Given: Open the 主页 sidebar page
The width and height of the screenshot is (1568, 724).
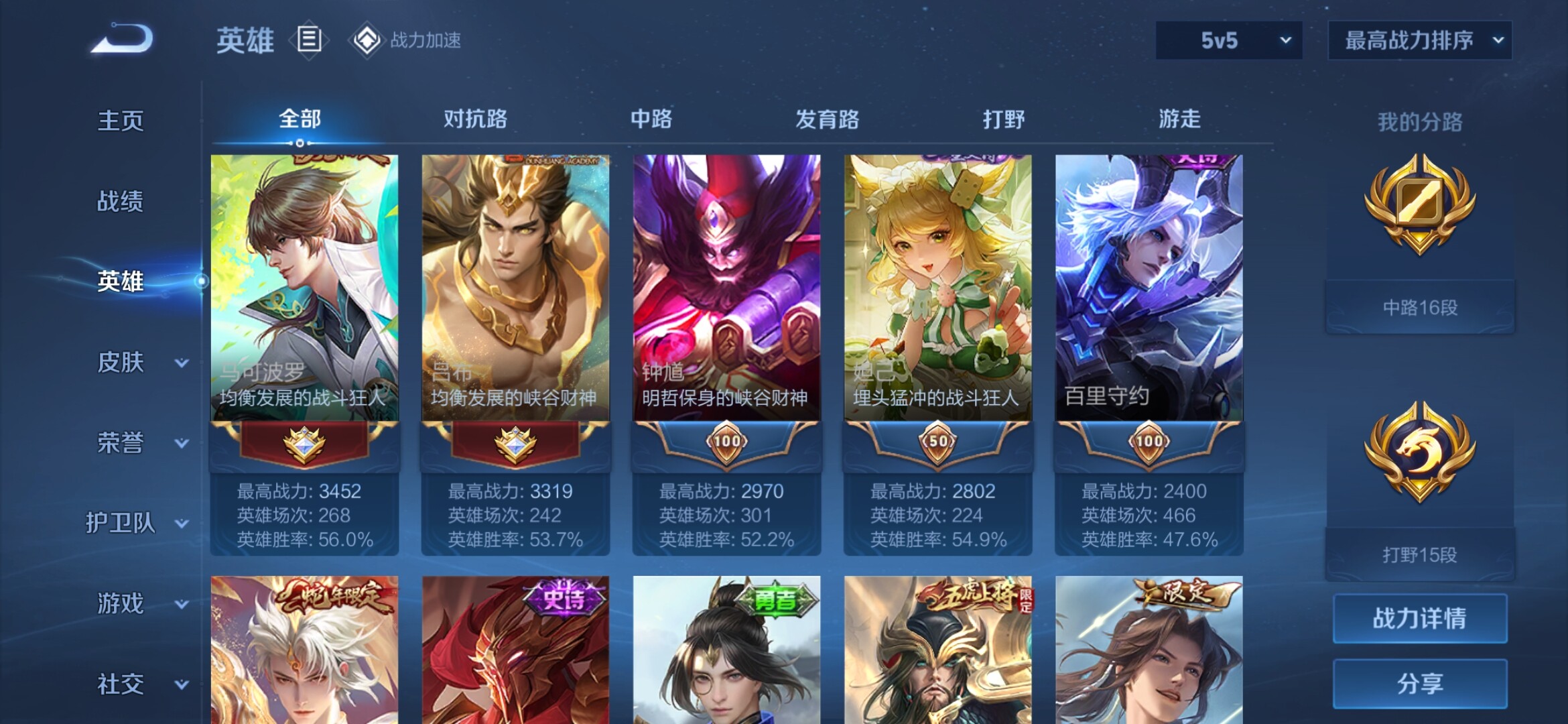Looking at the screenshot, I should tap(121, 121).
